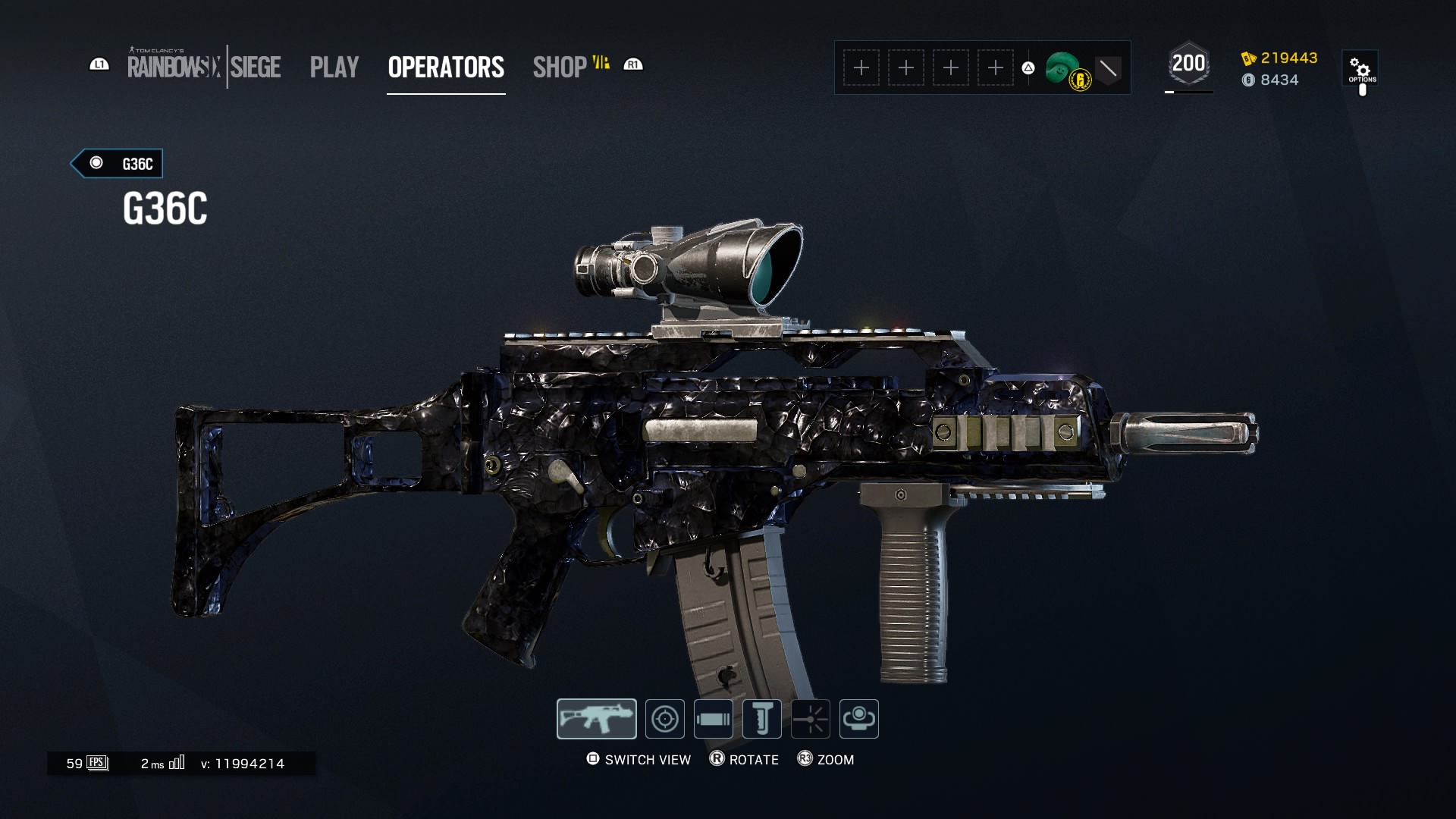Open the weapon charm slot
This screenshot has width=1456, height=819.
point(859,719)
